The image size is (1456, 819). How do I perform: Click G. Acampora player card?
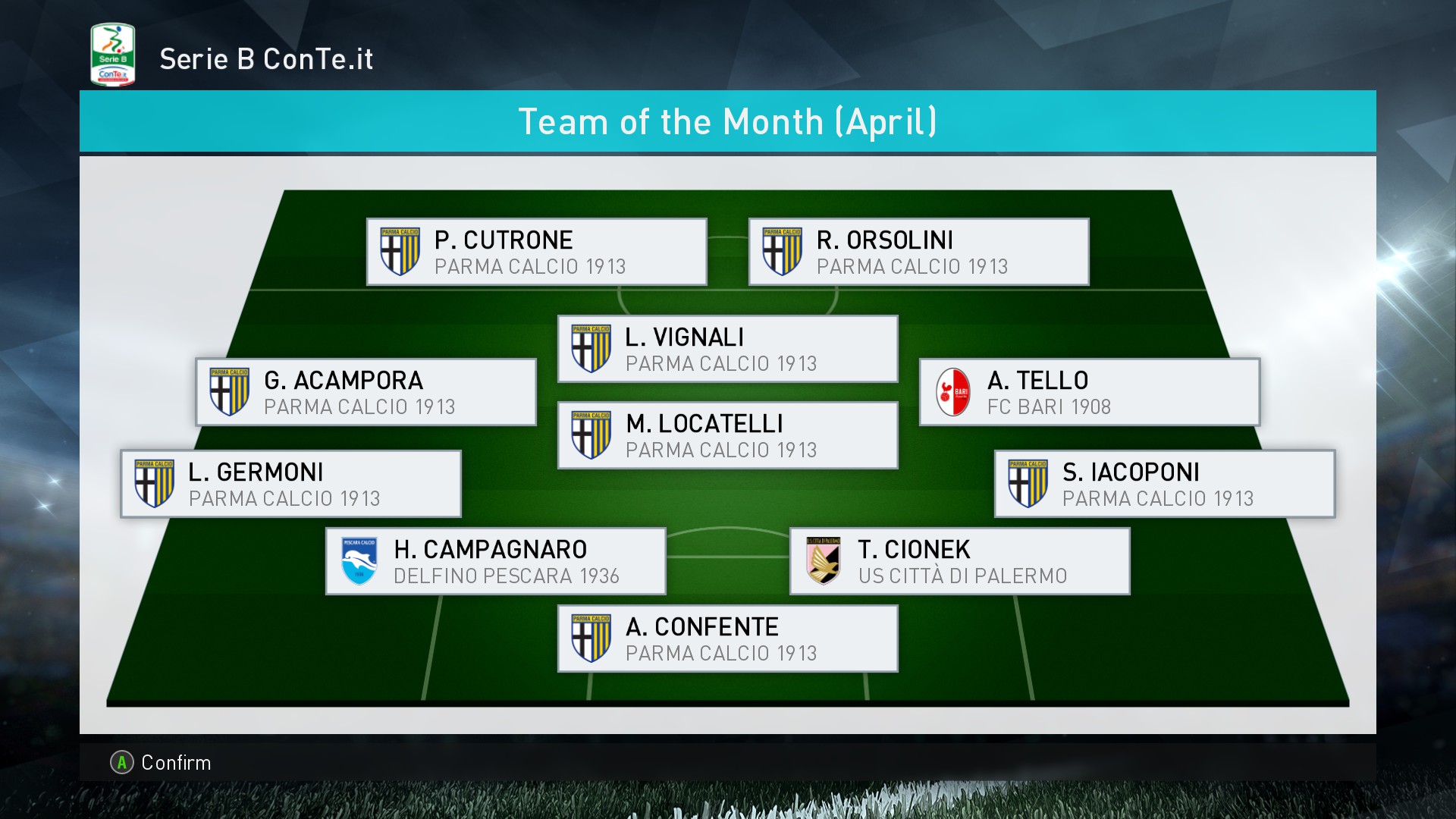point(366,393)
